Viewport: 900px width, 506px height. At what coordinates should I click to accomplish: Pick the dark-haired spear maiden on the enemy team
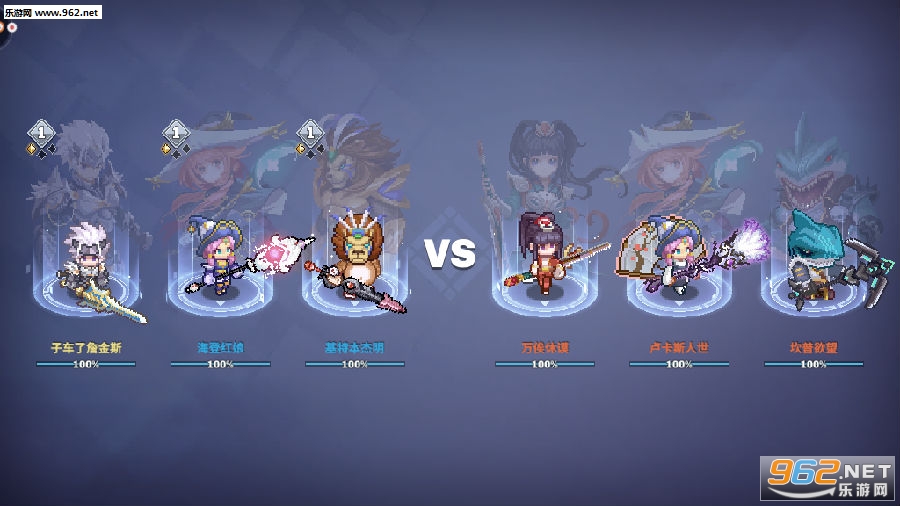[544, 258]
